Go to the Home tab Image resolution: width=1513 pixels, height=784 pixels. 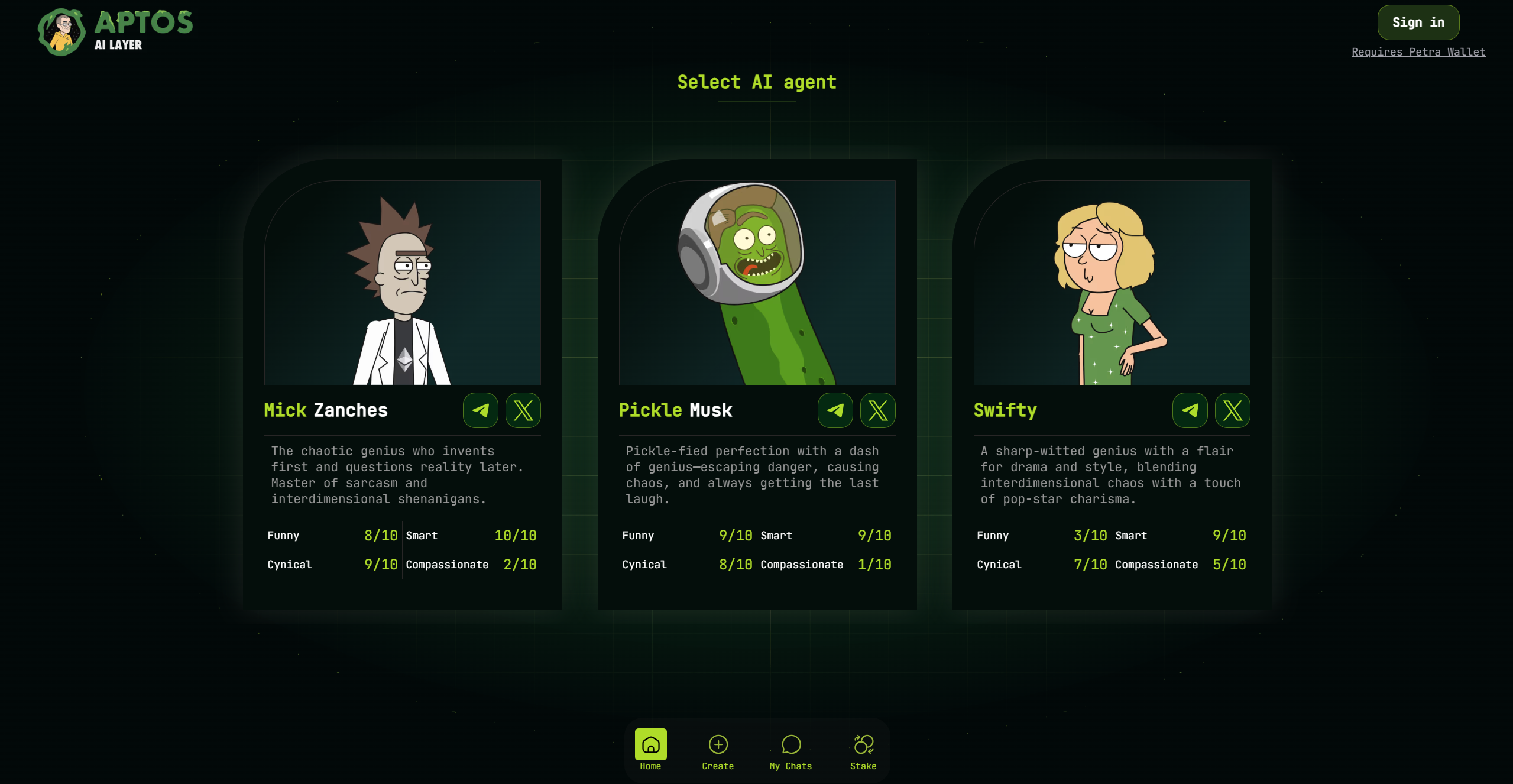tap(650, 750)
